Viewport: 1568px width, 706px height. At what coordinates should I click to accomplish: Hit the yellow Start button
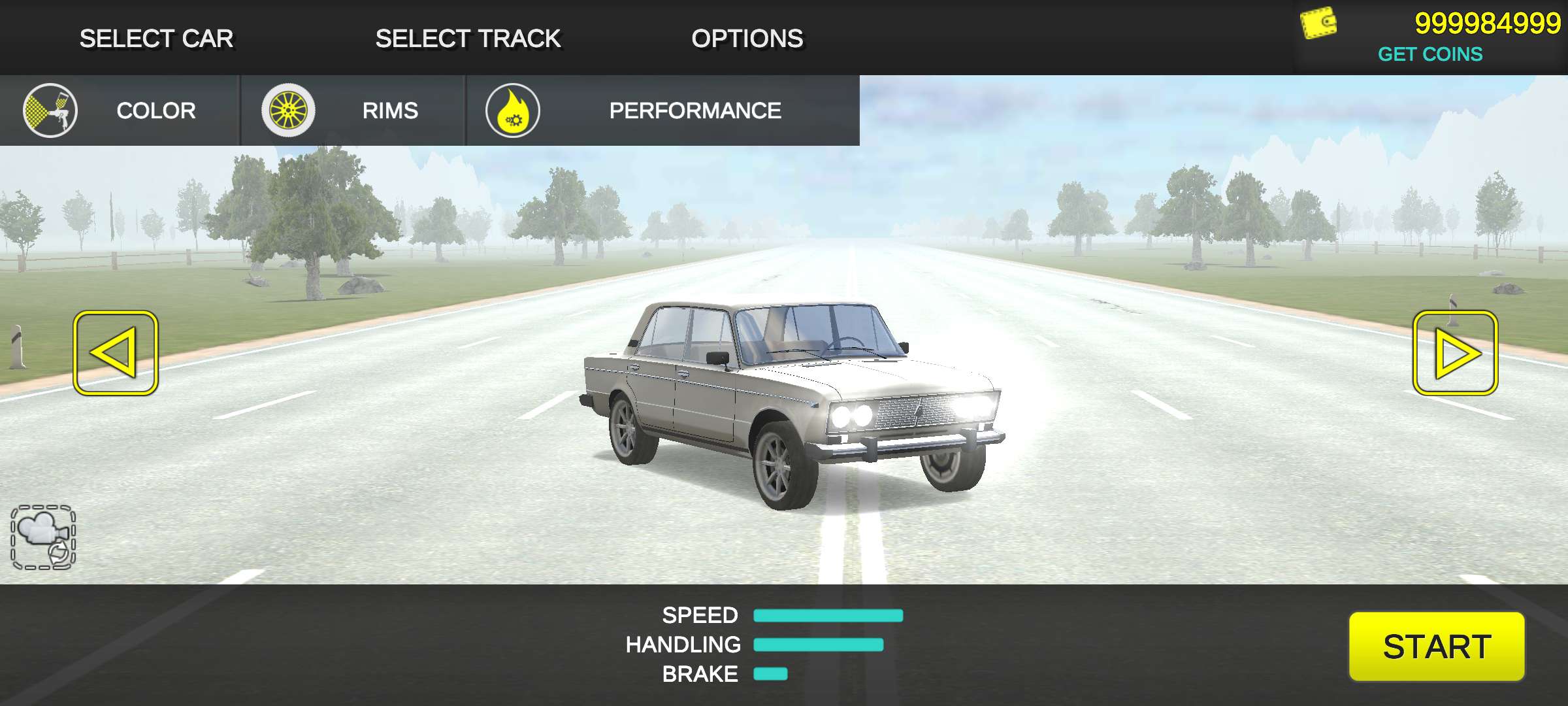tap(1436, 647)
